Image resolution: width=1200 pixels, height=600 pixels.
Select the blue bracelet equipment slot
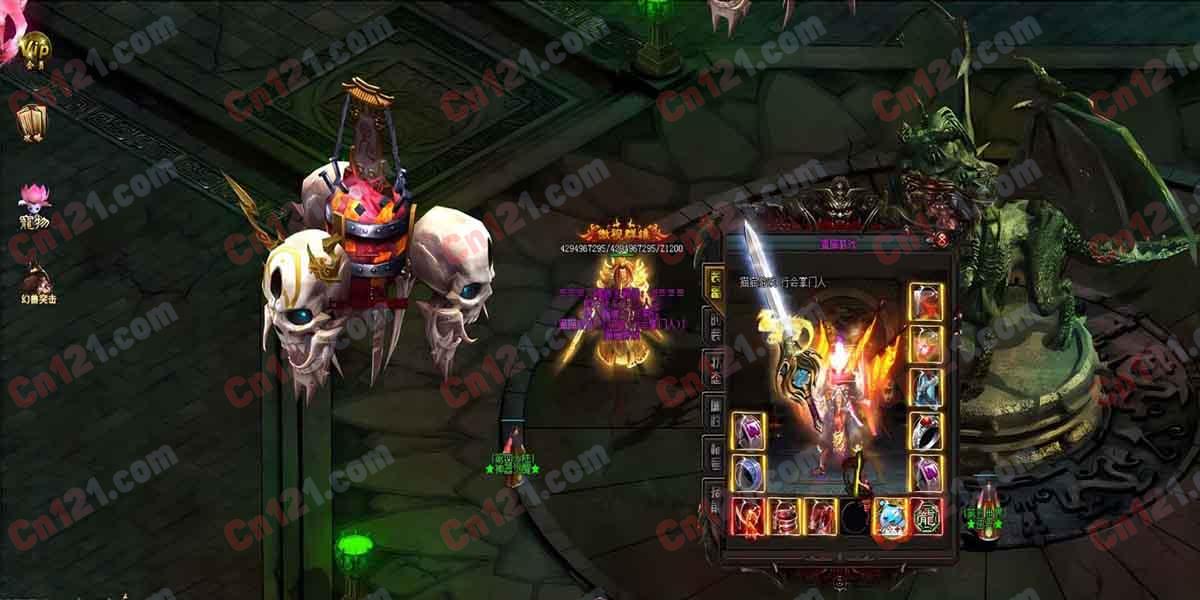pos(748,472)
